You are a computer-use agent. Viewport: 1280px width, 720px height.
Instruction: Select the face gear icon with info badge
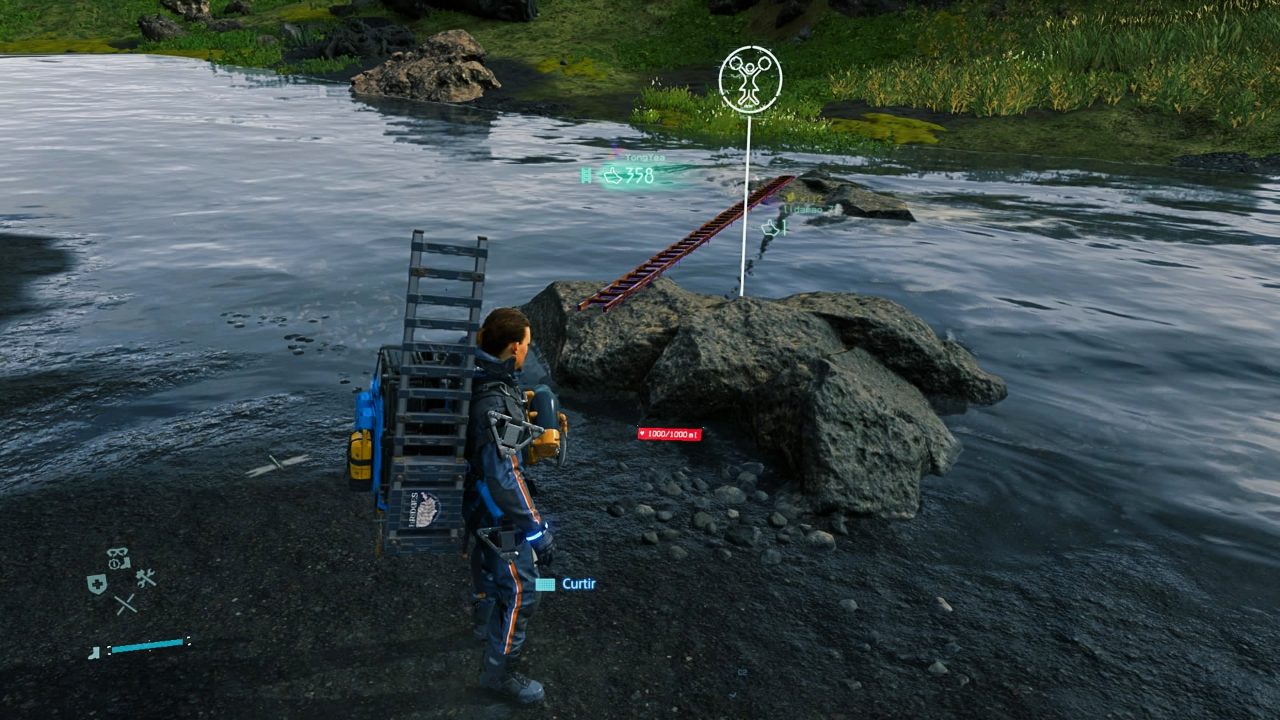[x=118, y=559]
